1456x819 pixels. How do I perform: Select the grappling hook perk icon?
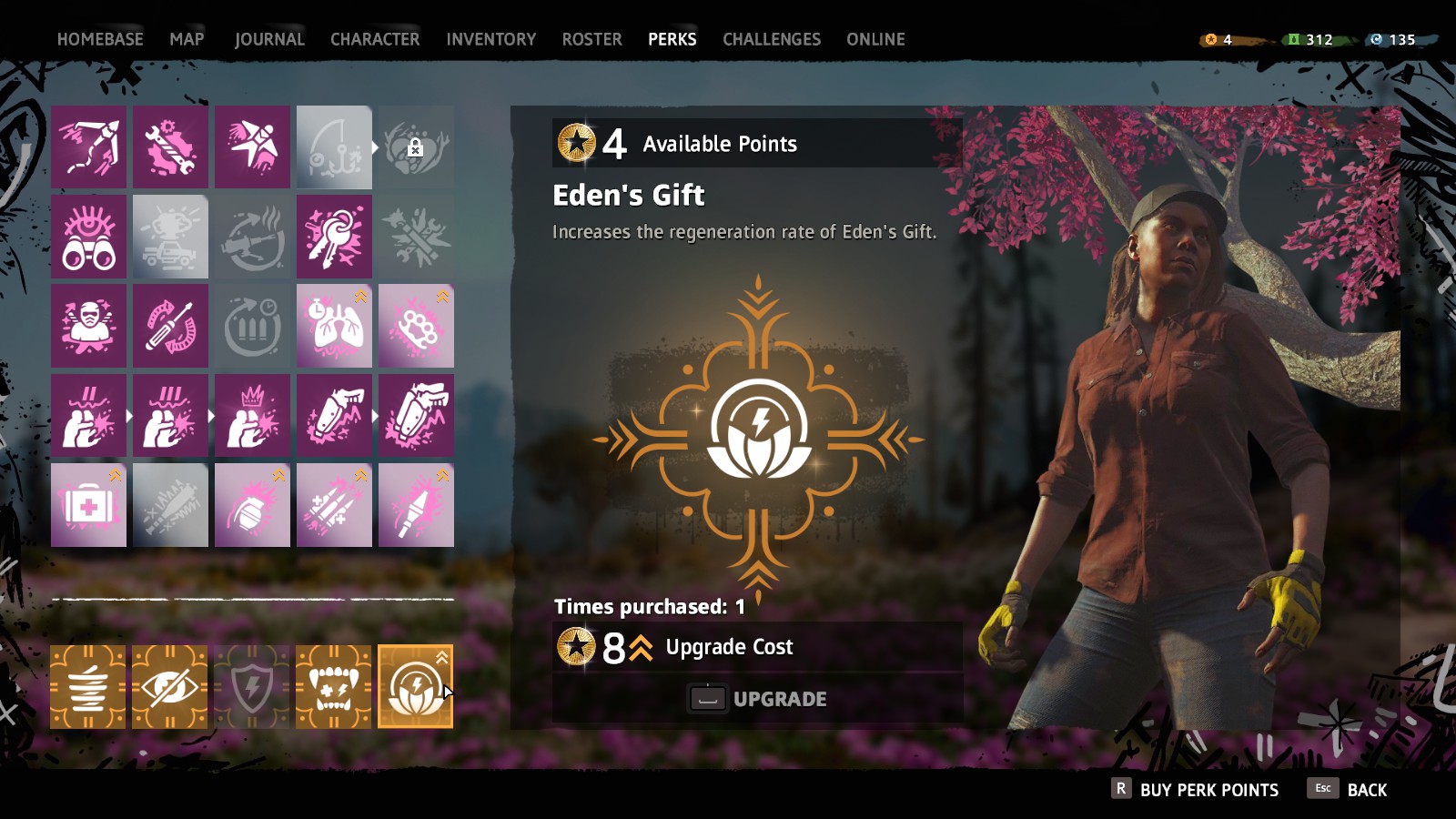[88, 146]
